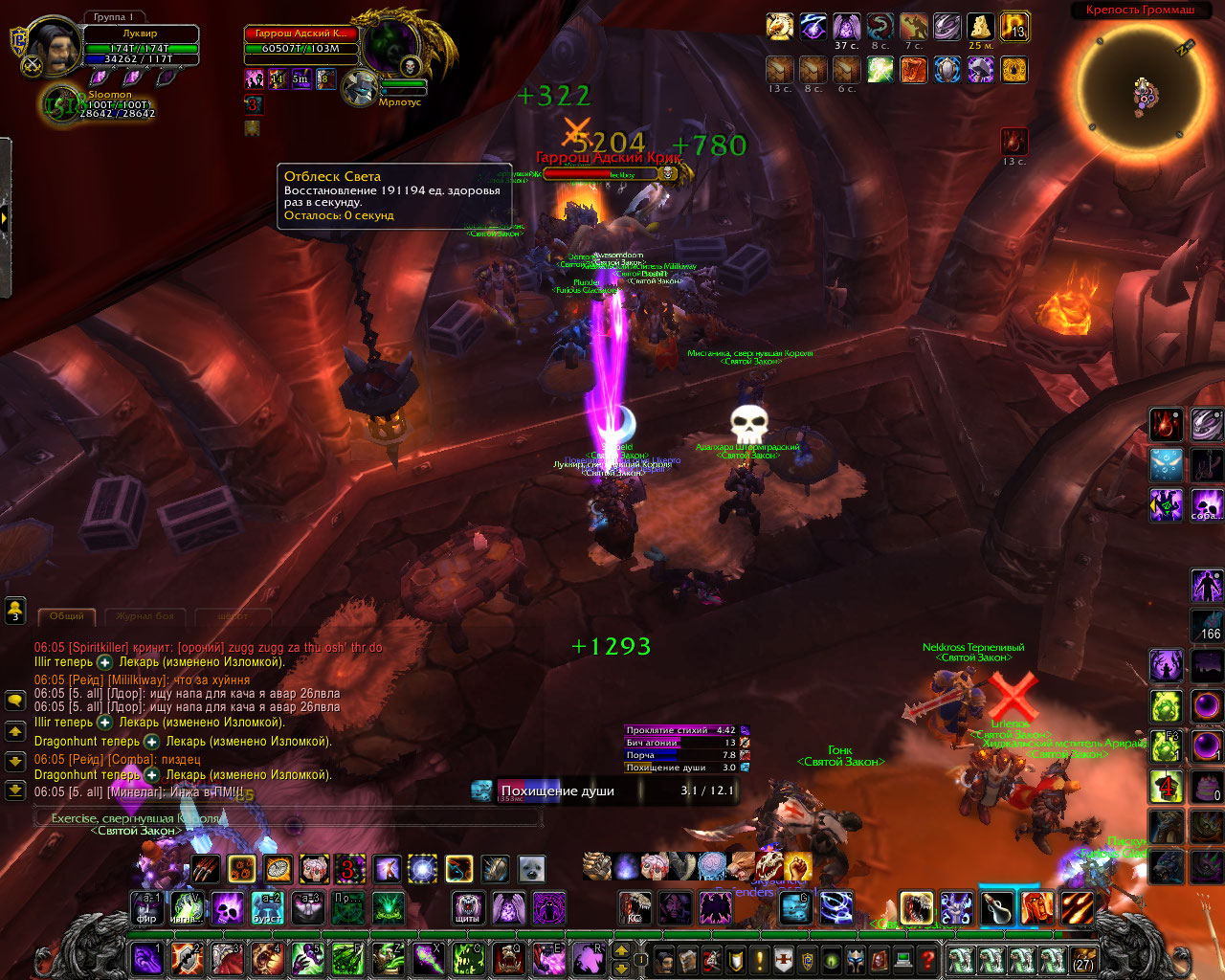Open the chat menu speech bubble button

pyautogui.click(x=15, y=701)
